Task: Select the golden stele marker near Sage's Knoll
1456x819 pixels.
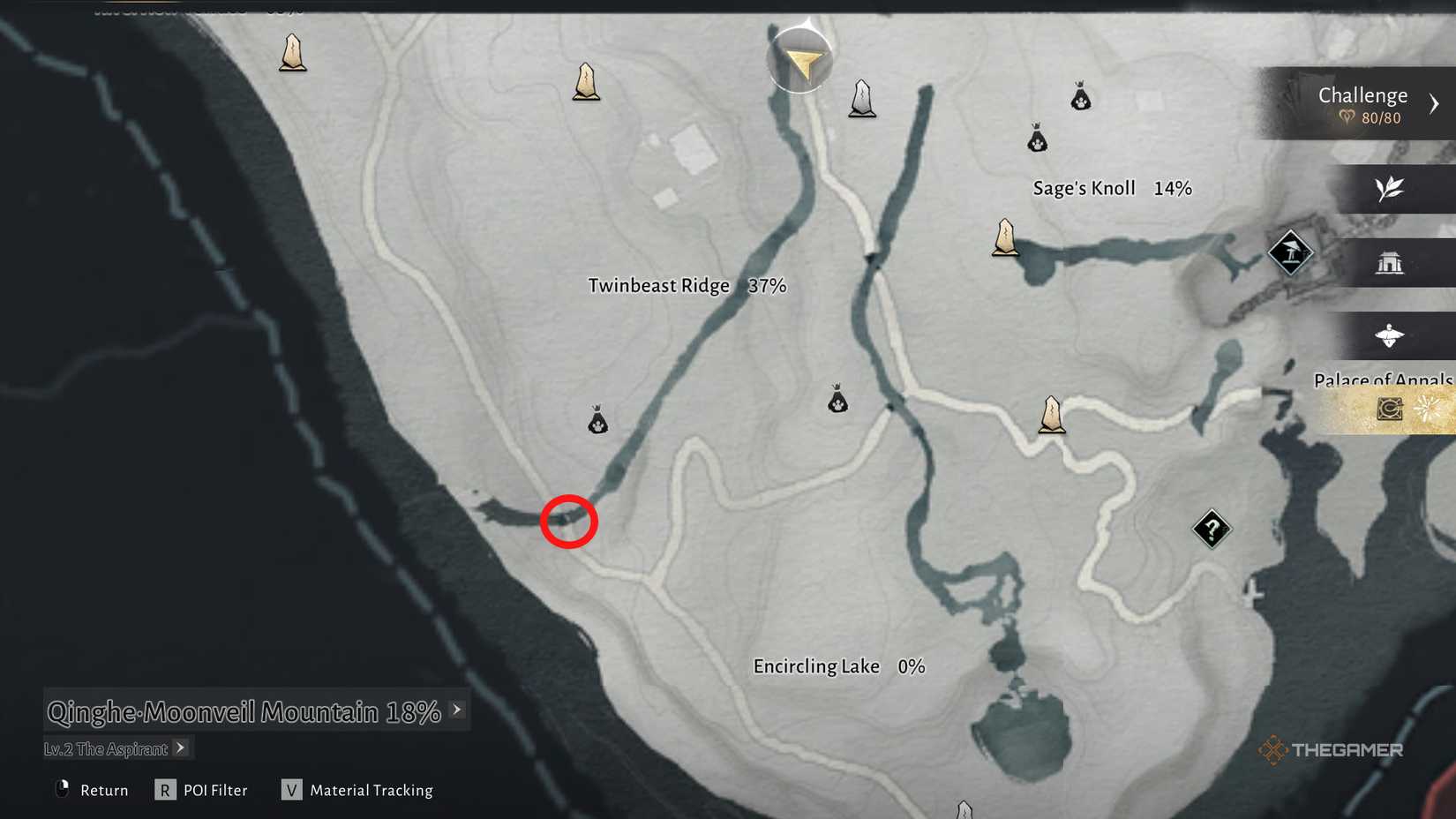Action: pos(1006,238)
